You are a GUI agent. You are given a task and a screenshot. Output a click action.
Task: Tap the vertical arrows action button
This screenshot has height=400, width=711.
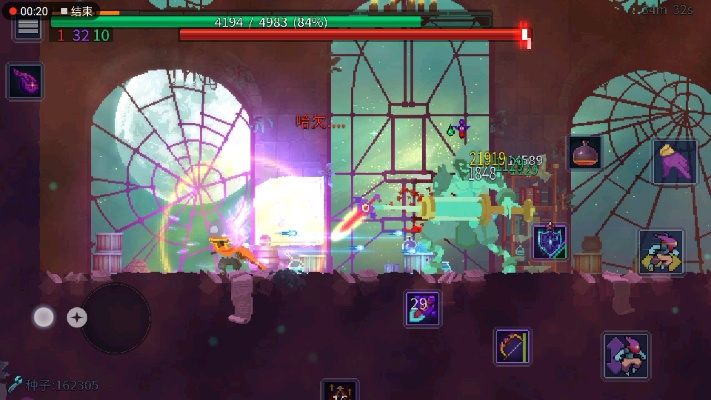coord(625,356)
